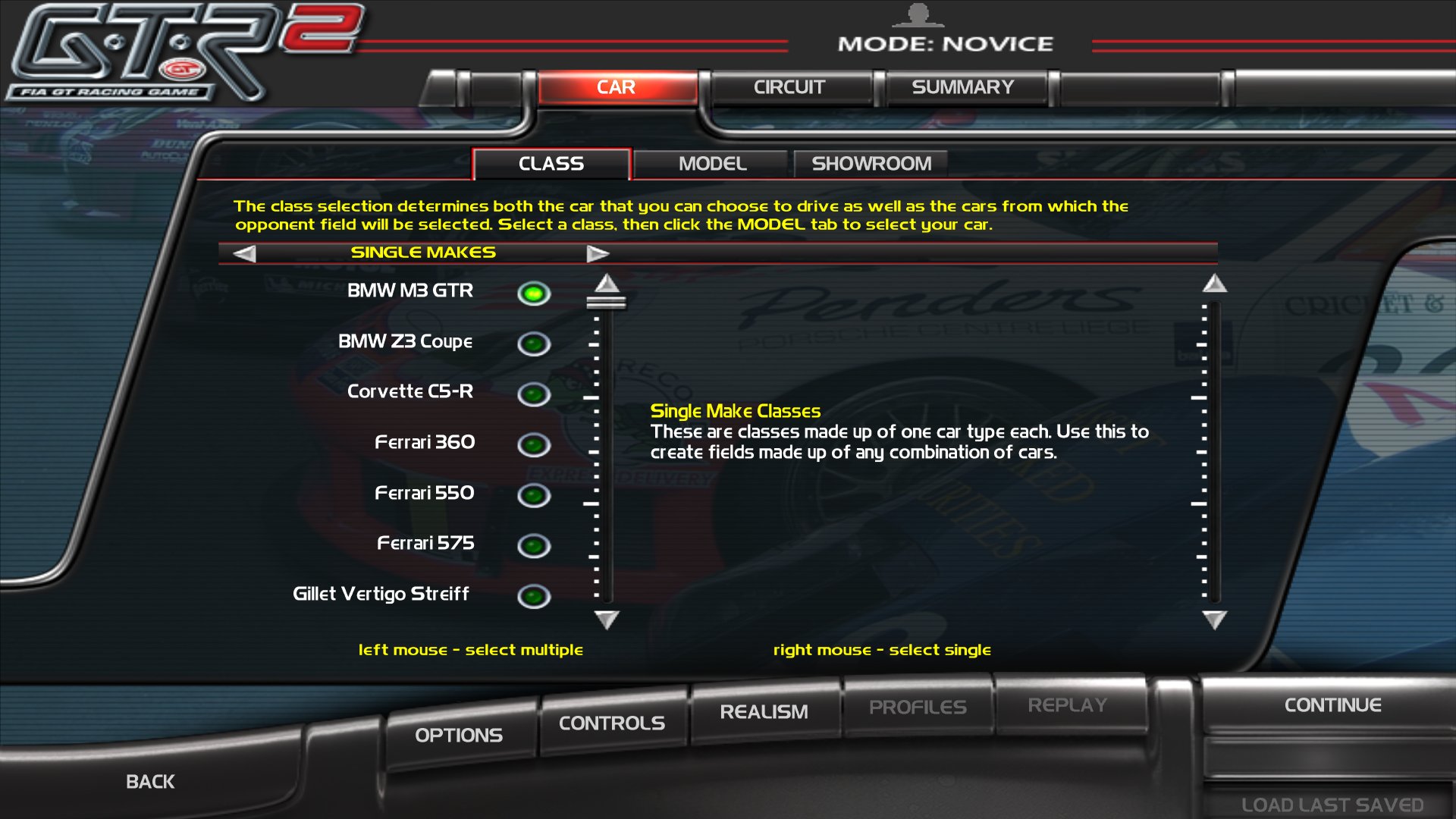Turn on the Ferrari 550 class

pyautogui.click(x=533, y=494)
